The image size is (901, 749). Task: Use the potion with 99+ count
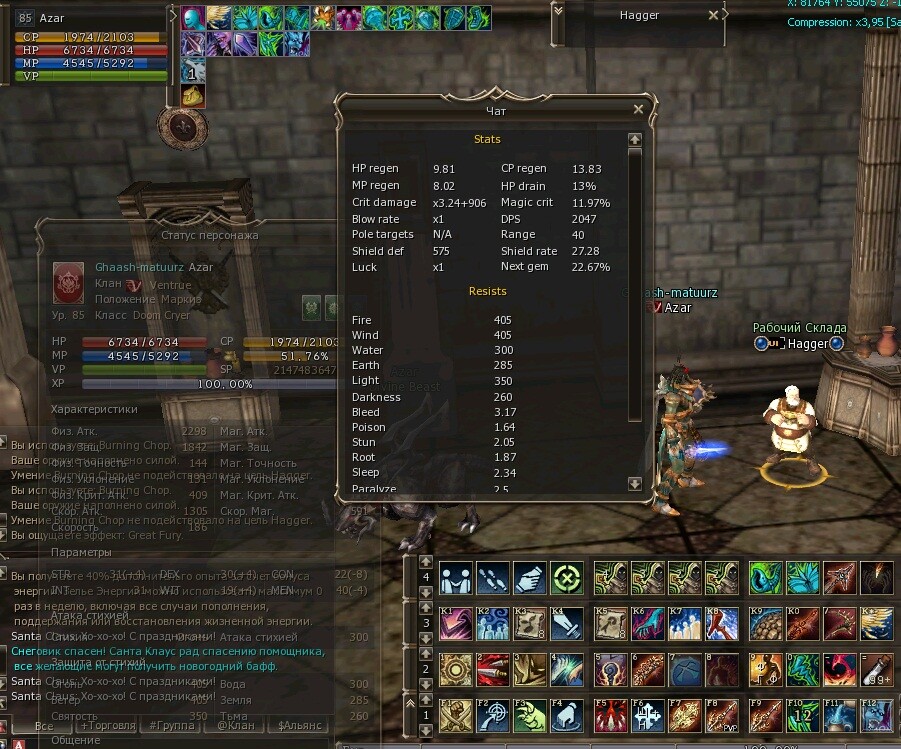tap(876, 669)
